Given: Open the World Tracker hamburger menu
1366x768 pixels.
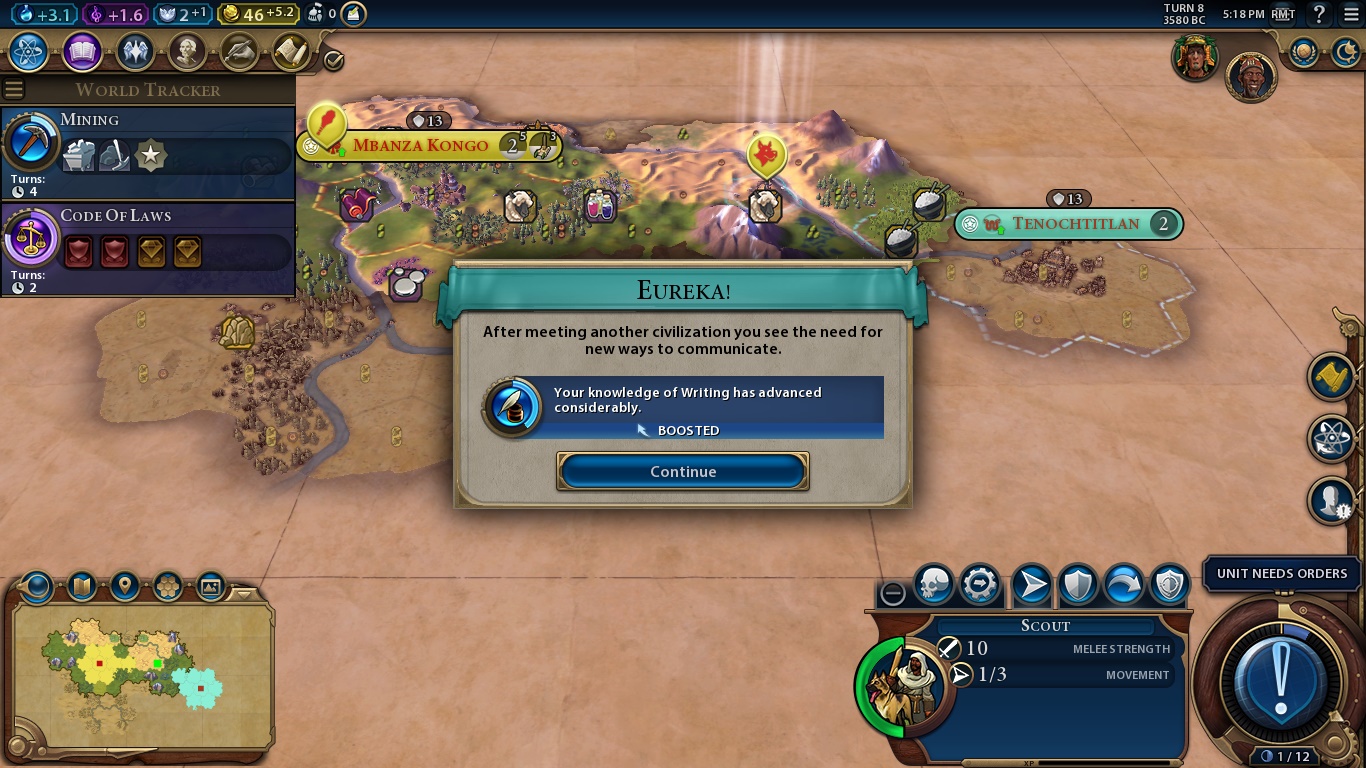Looking at the screenshot, I should (14, 89).
